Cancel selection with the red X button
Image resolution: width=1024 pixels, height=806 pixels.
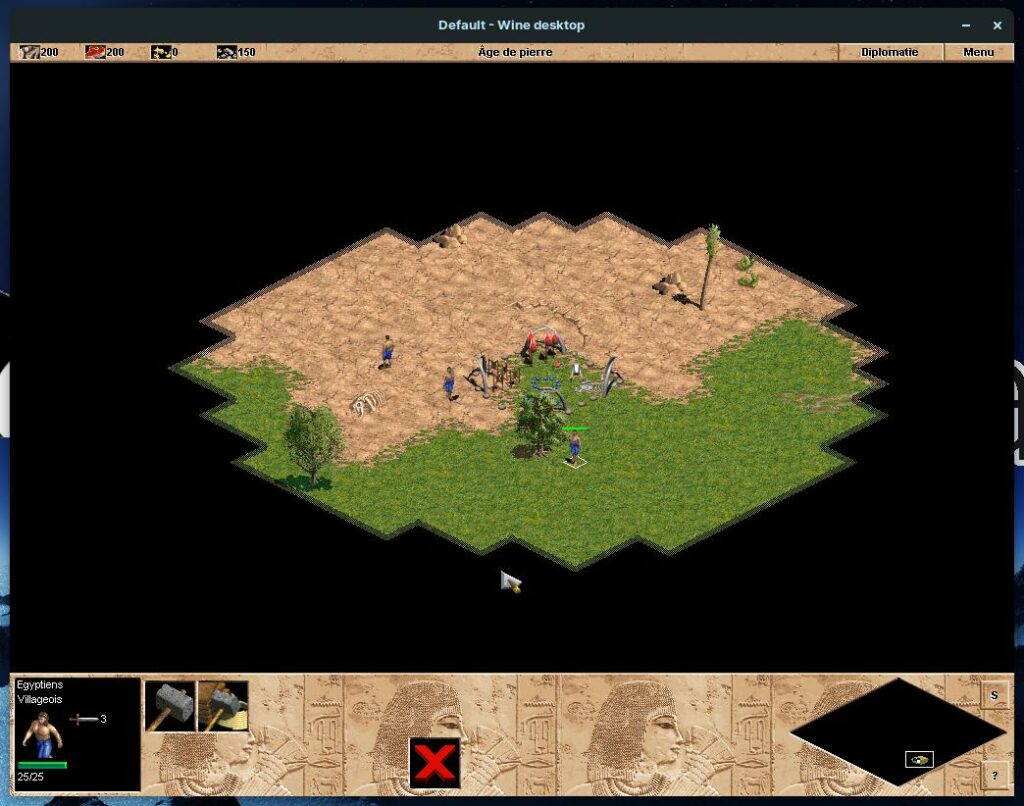pyautogui.click(x=434, y=764)
